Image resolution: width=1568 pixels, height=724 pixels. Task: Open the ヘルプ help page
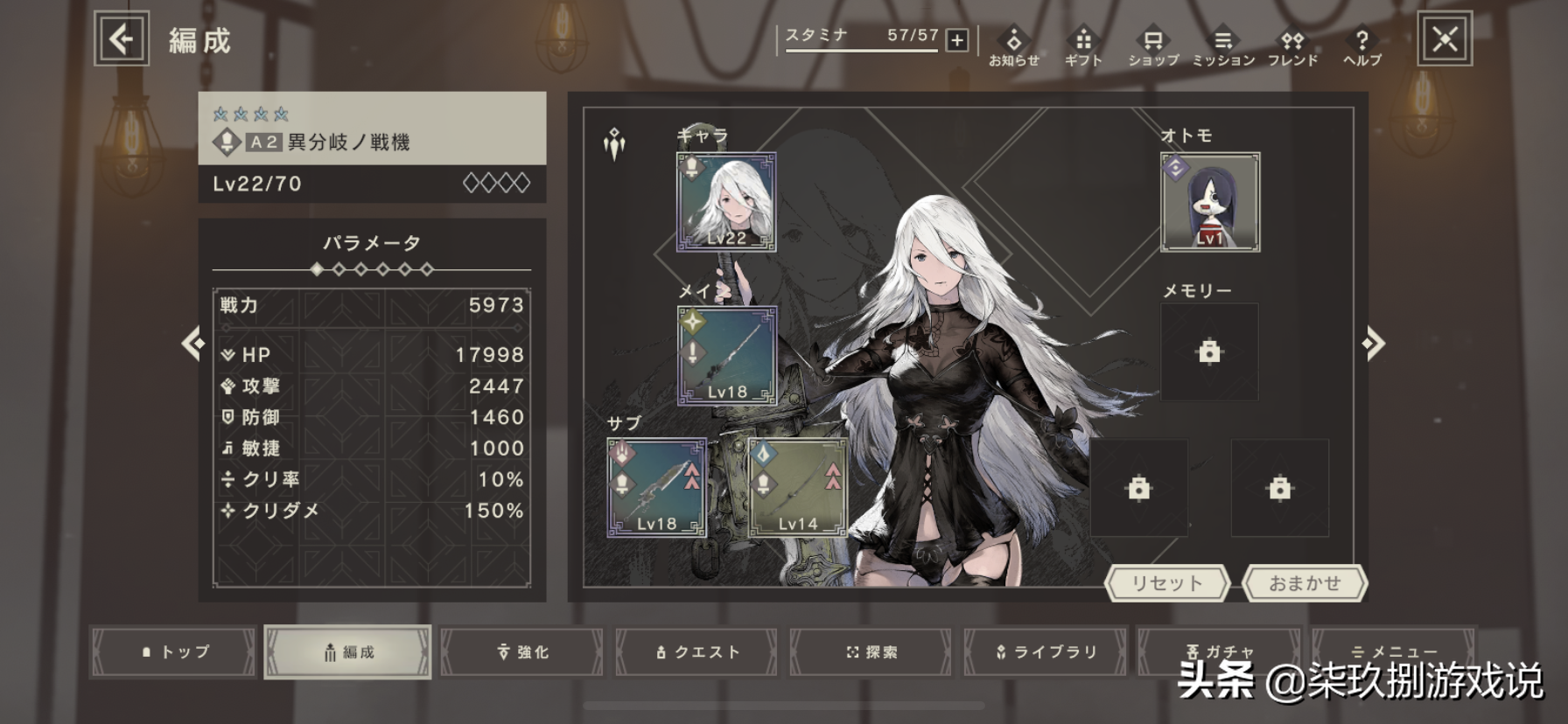(1361, 47)
